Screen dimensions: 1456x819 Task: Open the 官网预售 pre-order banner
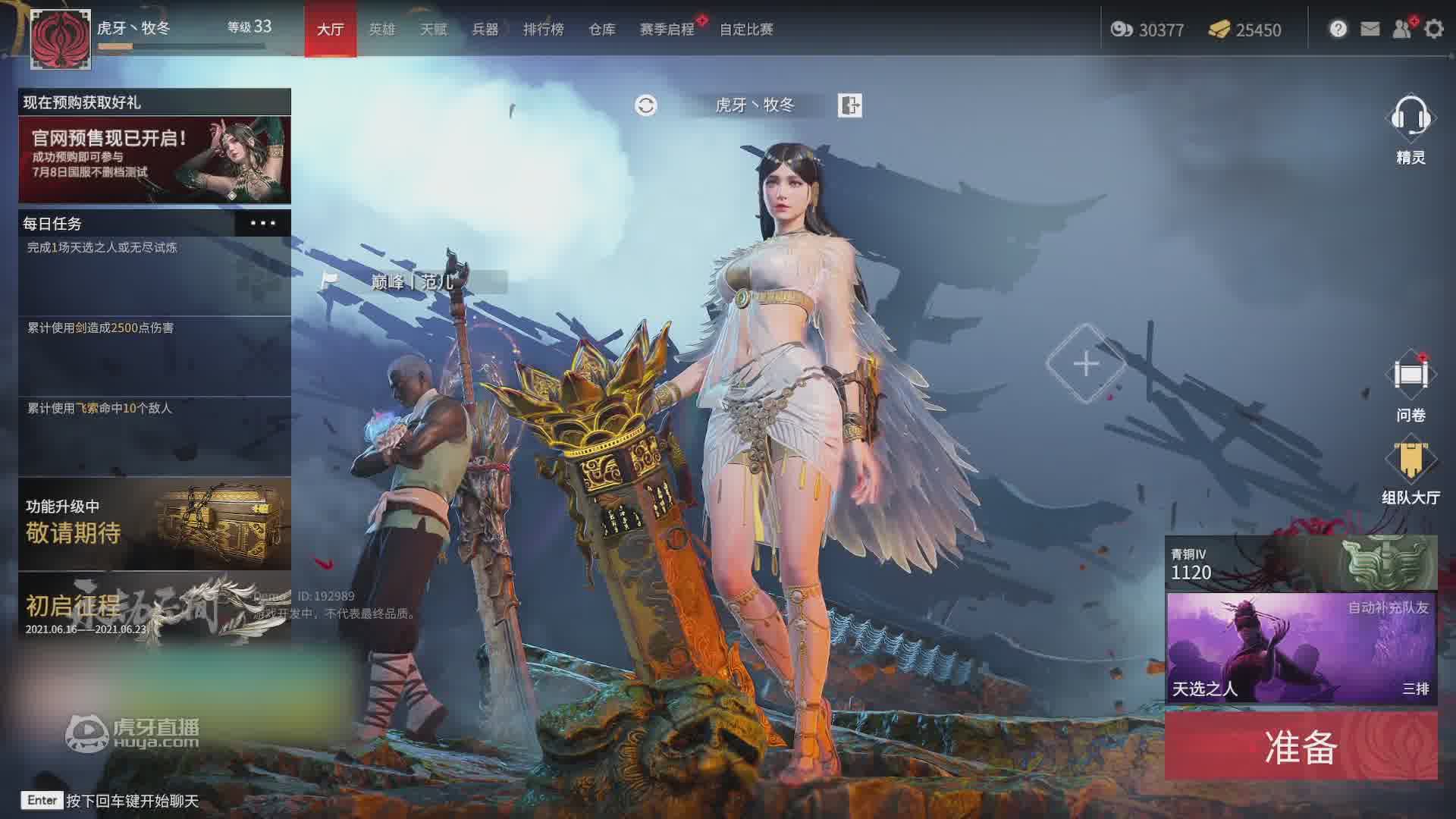[x=155, y=159]
